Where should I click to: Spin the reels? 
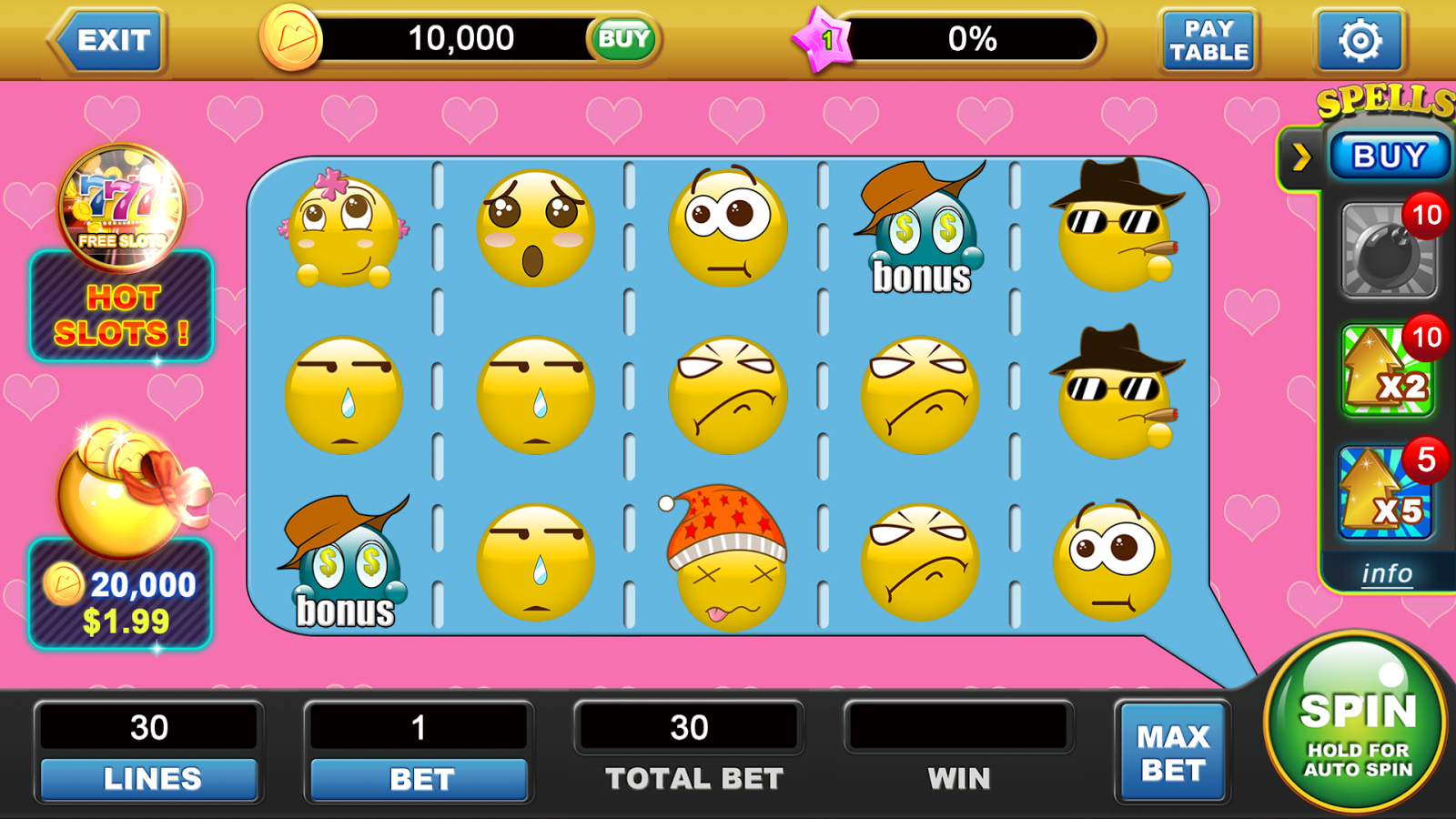pos(1356,723)
